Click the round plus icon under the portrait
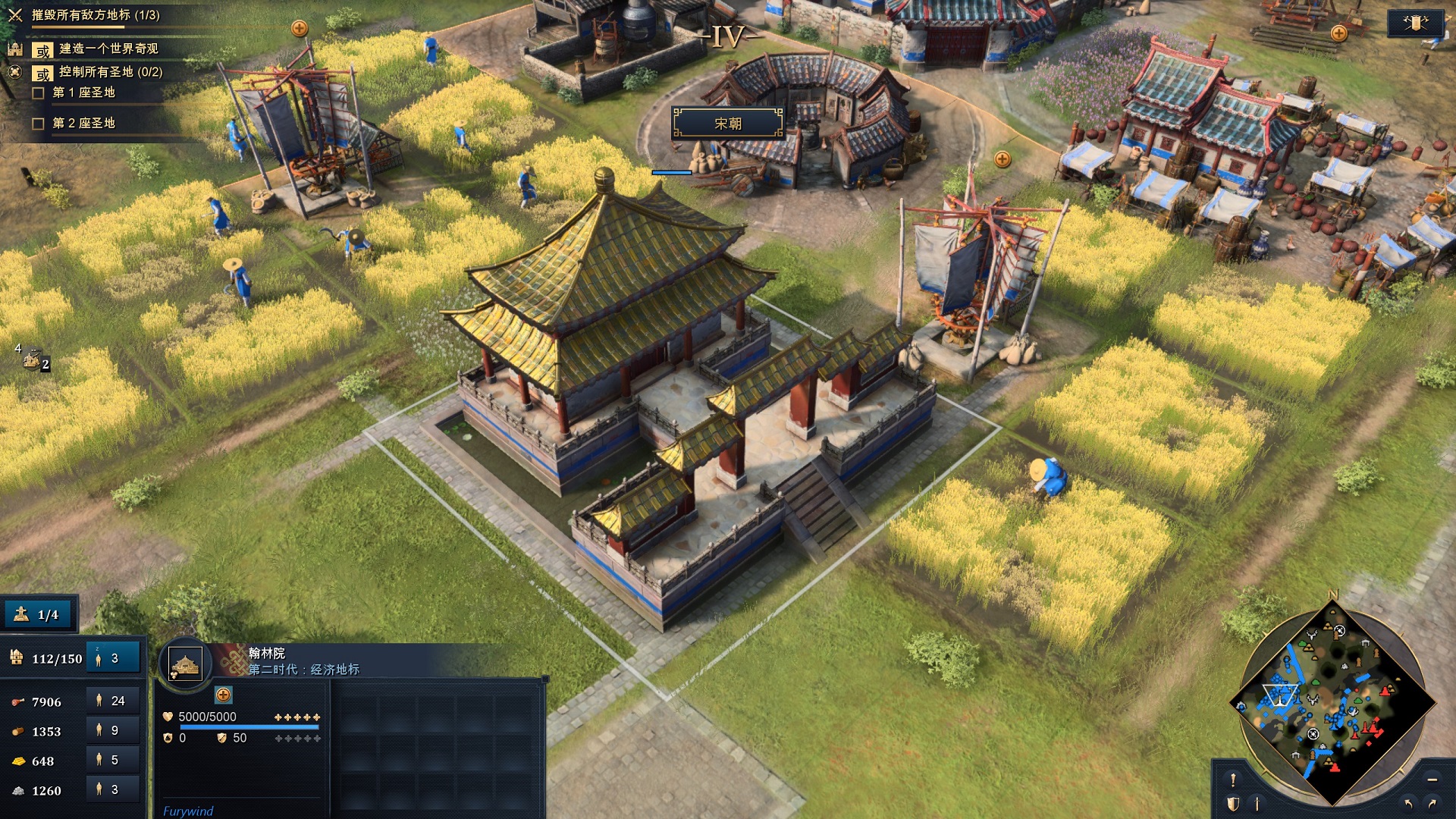This screenshot has height=819, width=1456. [223, 695]
